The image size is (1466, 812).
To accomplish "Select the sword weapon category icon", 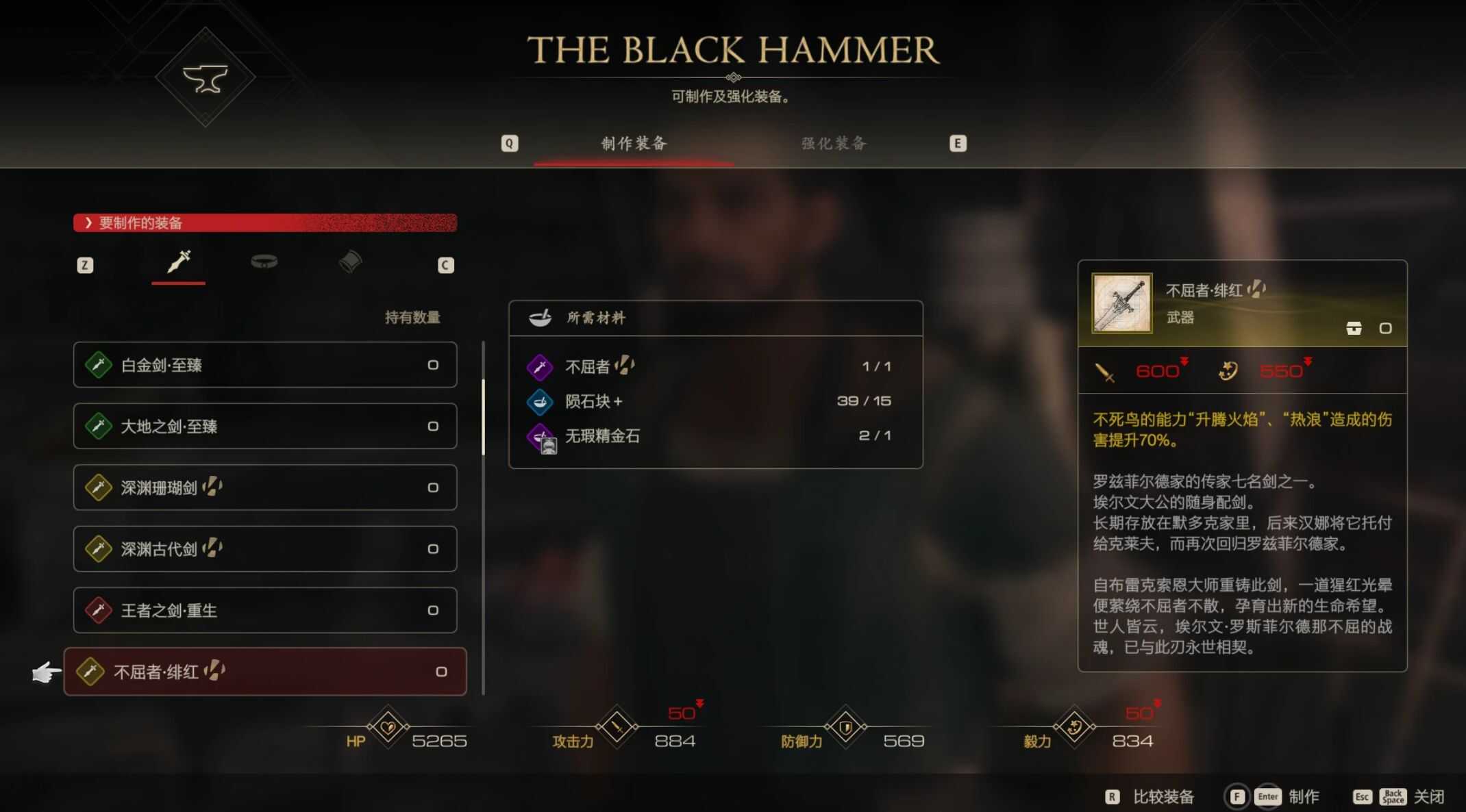I will [x=179, y=262].
